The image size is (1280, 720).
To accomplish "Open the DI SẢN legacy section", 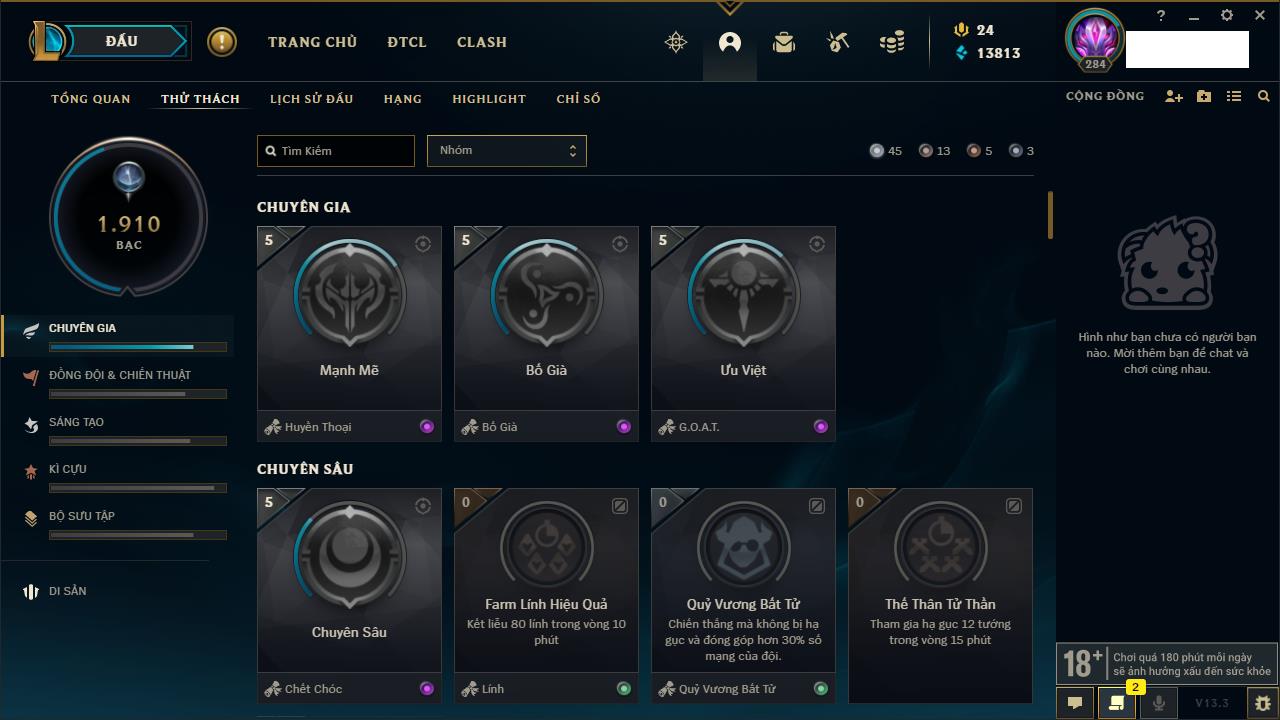I will point(68,591).
